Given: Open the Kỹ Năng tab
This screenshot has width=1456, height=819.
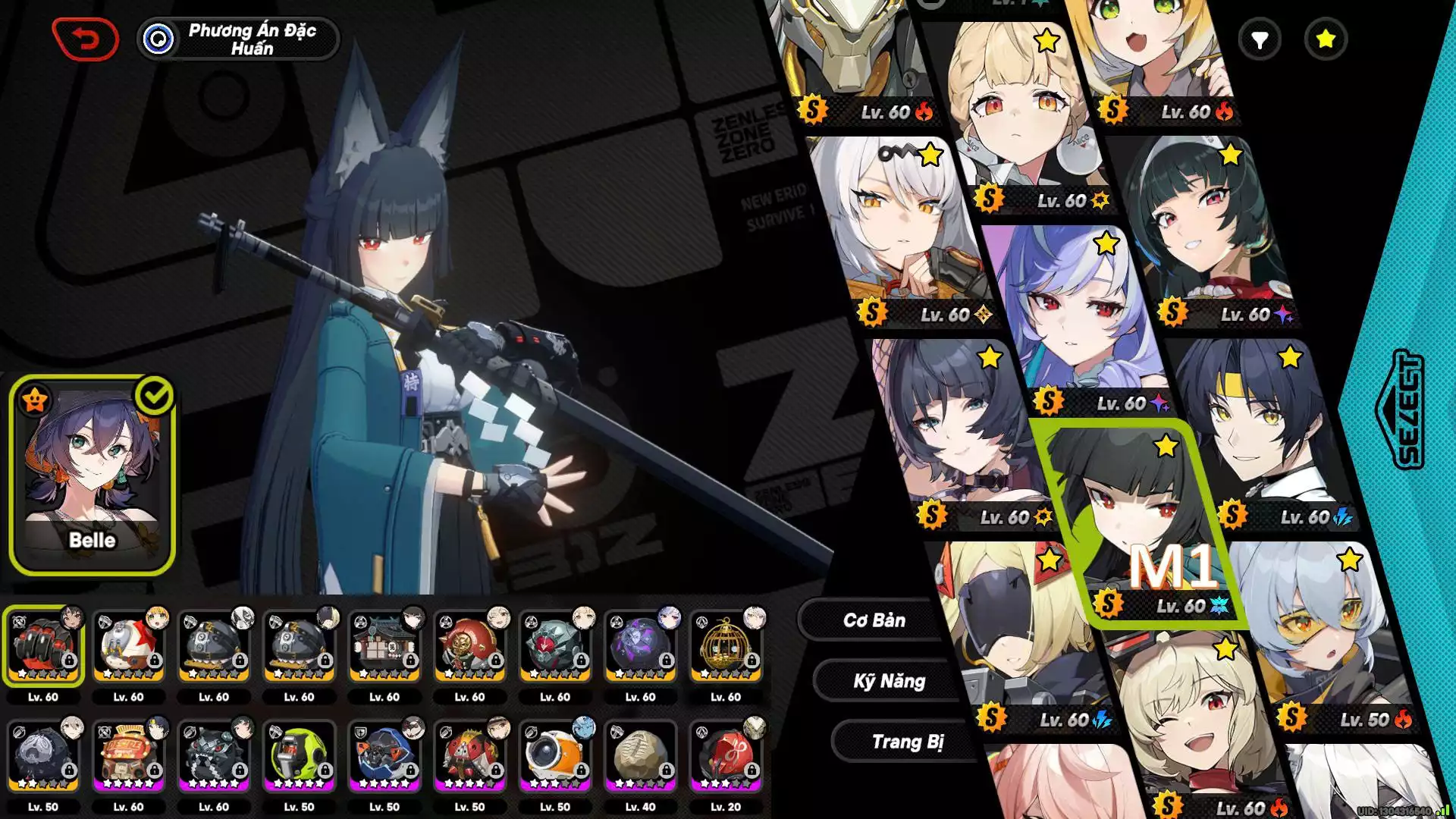Looking at the screenshot, I should (x=889, y=681).
